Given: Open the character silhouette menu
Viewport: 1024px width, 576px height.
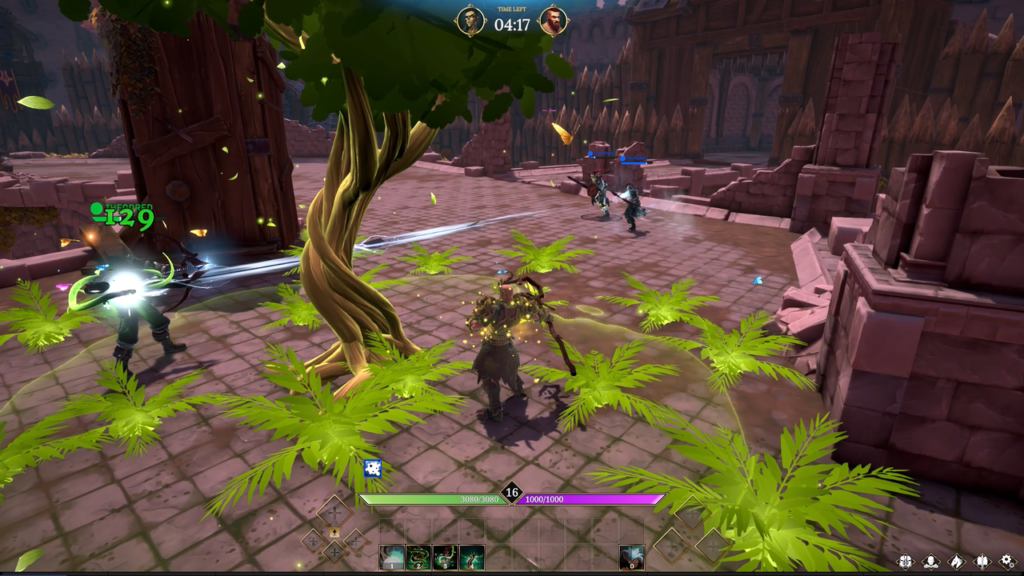Looking at the screenshot, I should 931,561.
